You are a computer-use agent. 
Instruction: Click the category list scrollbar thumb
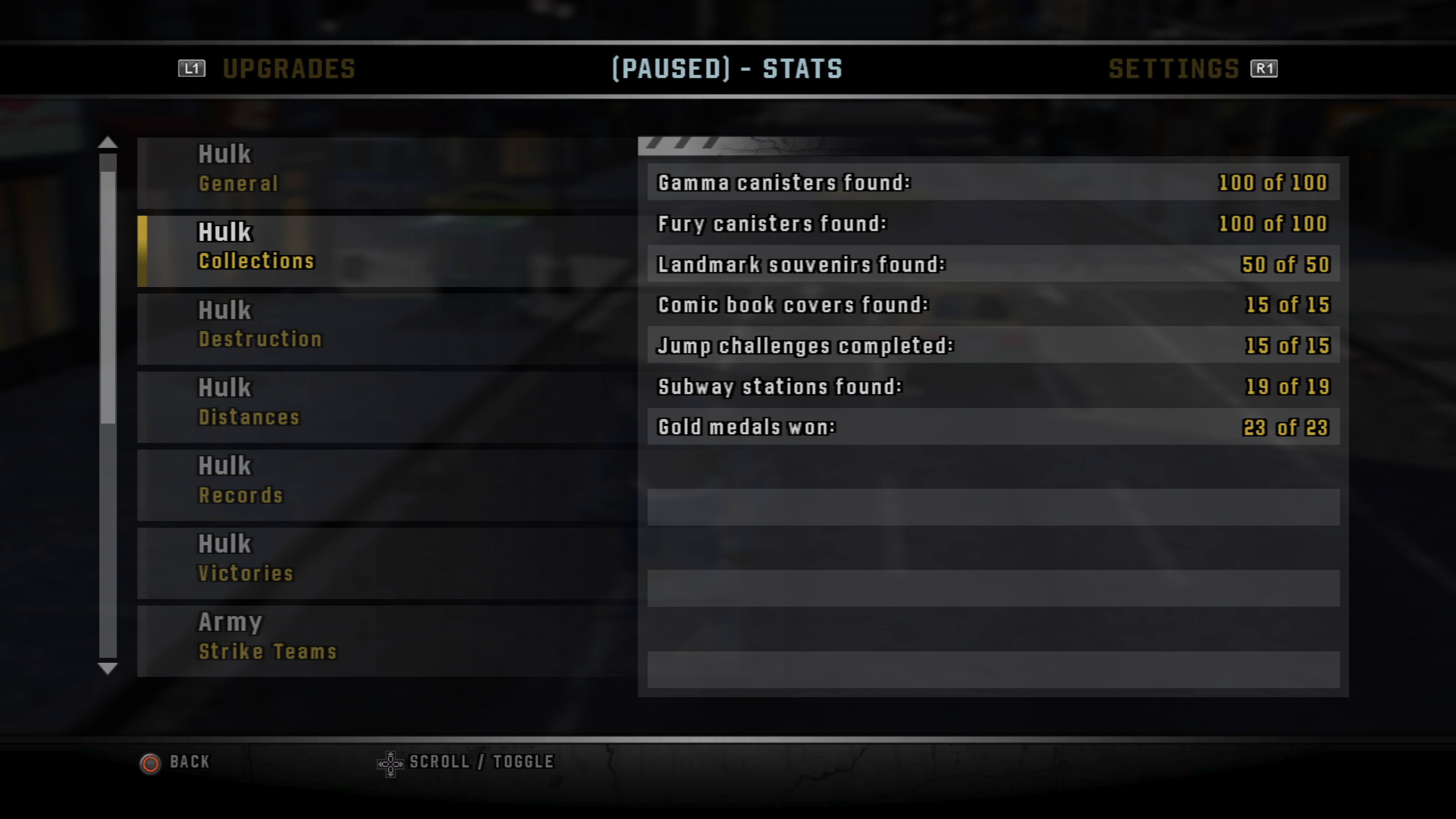coord(107,294)
